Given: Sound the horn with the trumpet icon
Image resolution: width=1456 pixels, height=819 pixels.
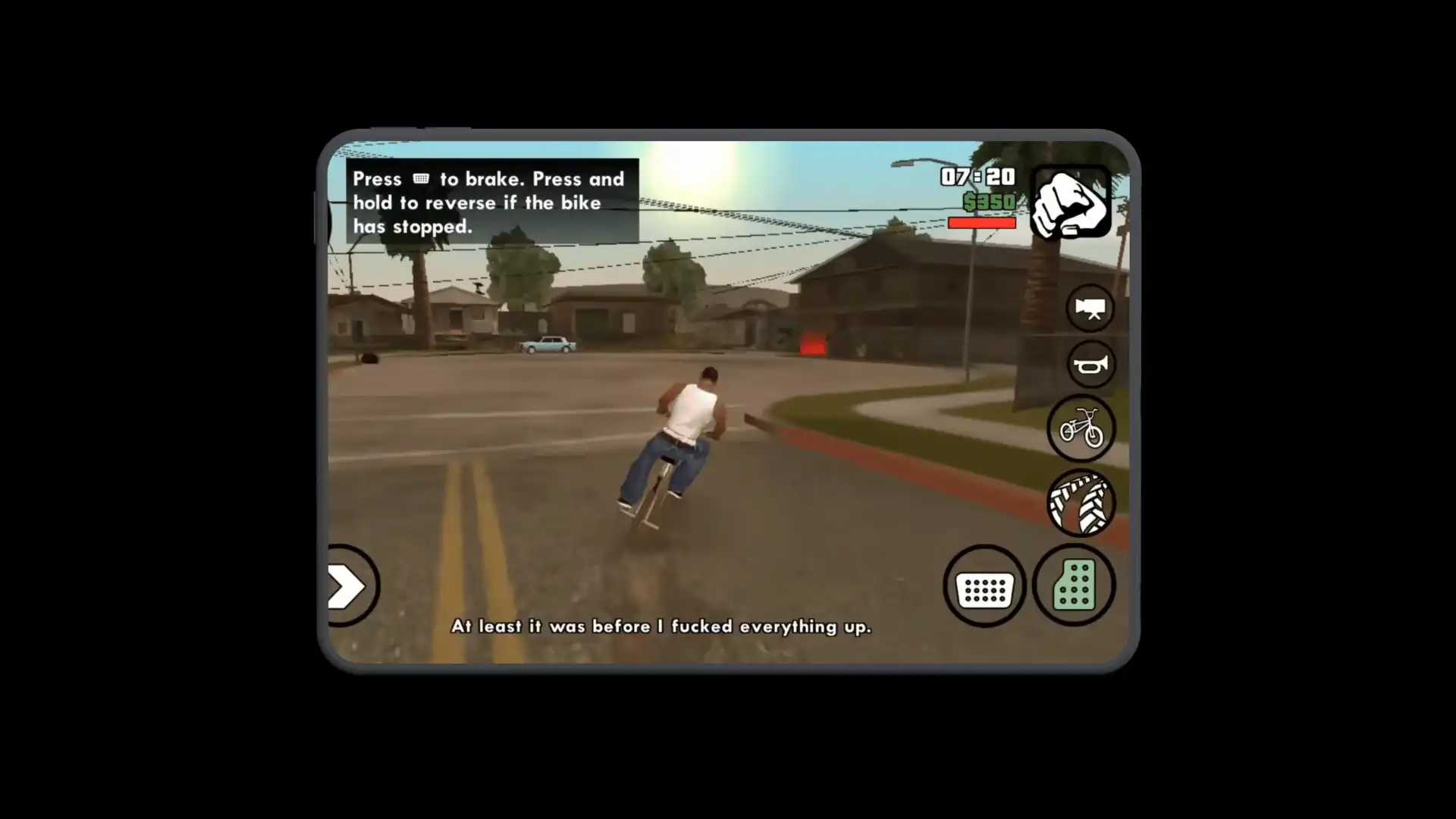Looking at the screenshot, I should click(x=1090, y=364).
